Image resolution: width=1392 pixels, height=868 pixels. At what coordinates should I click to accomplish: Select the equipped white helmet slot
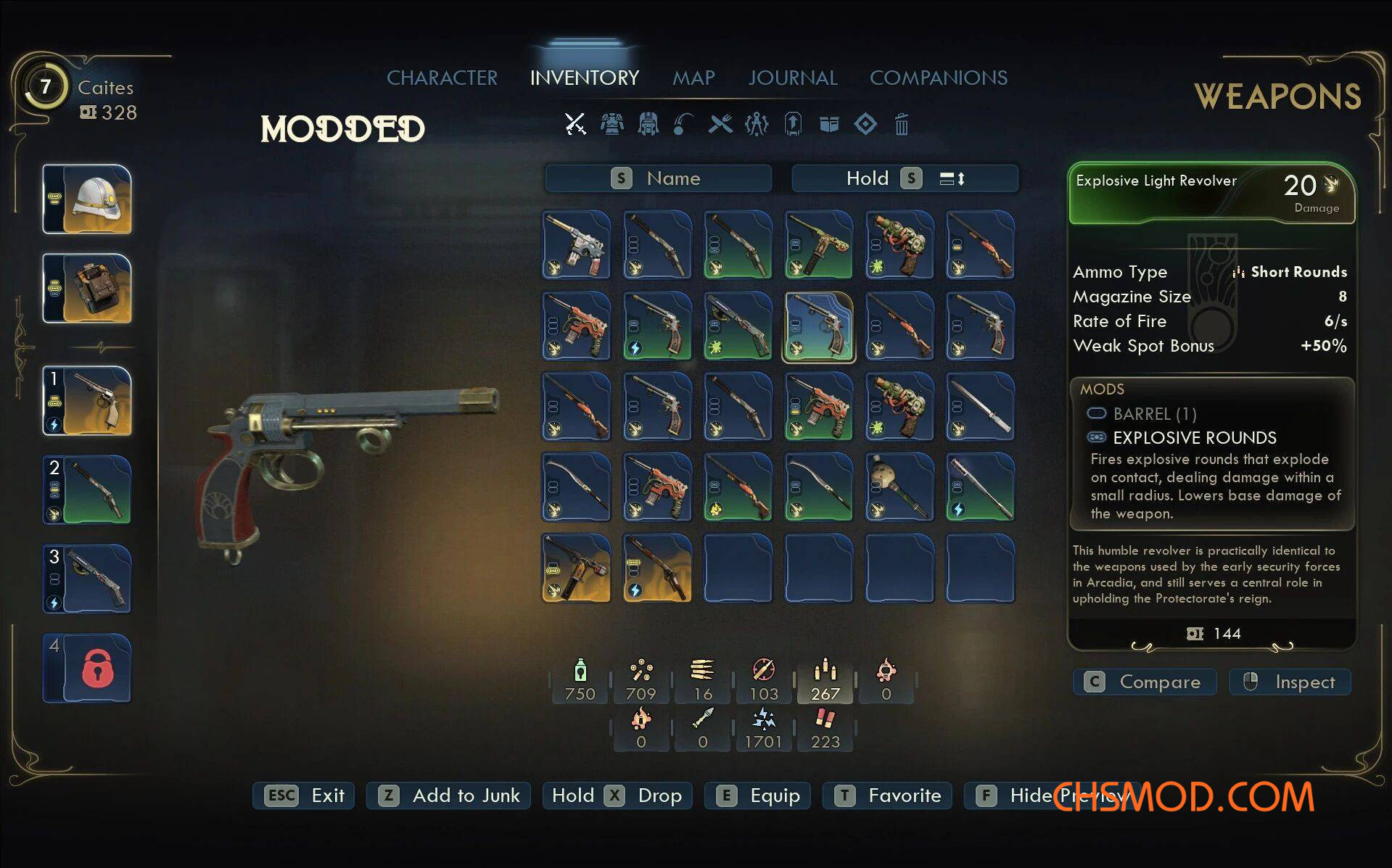88,199
